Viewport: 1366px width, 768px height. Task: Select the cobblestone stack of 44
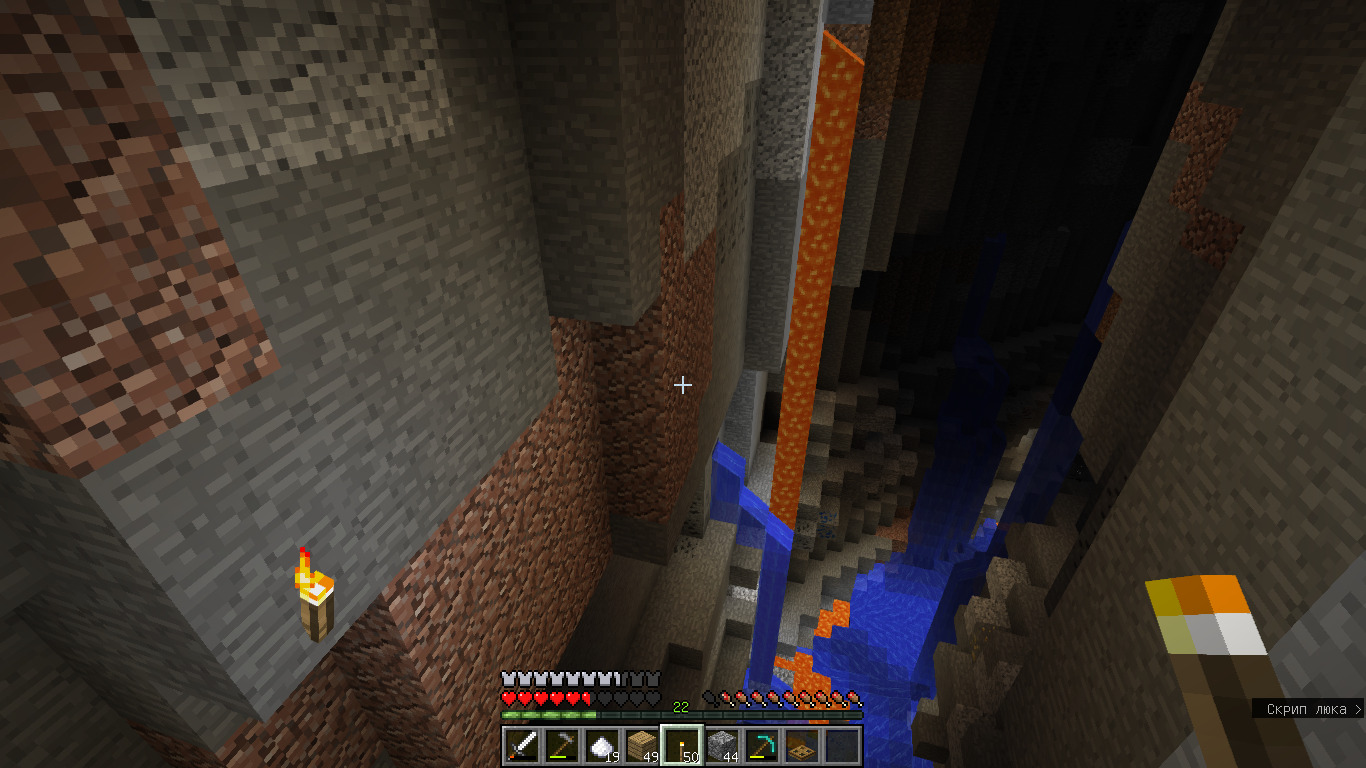pyautogui.click(x=722, y=746)
